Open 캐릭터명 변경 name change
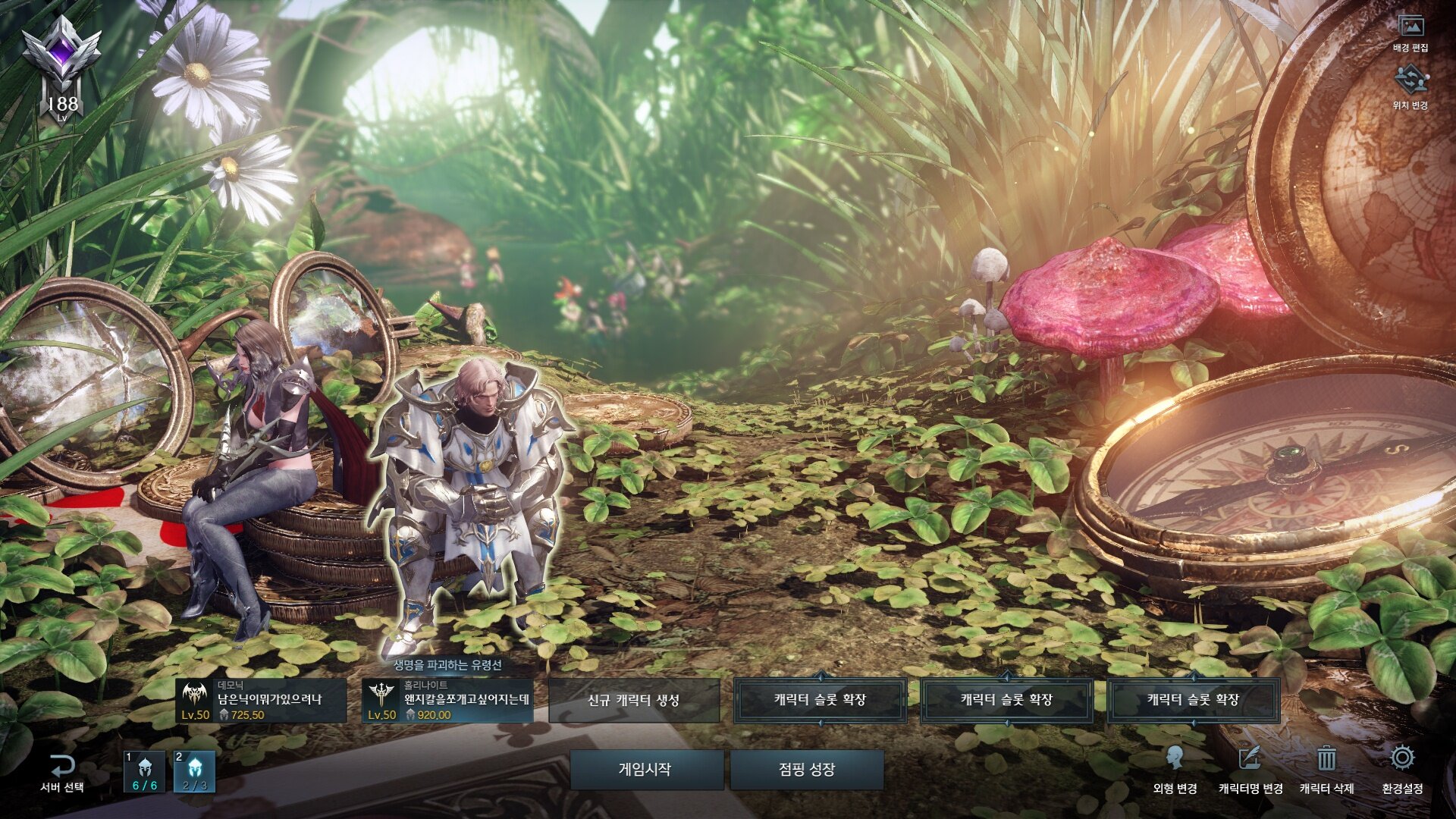Image resolution: width=1456 pixels, height=819 pixels. tap(1250, 769)
